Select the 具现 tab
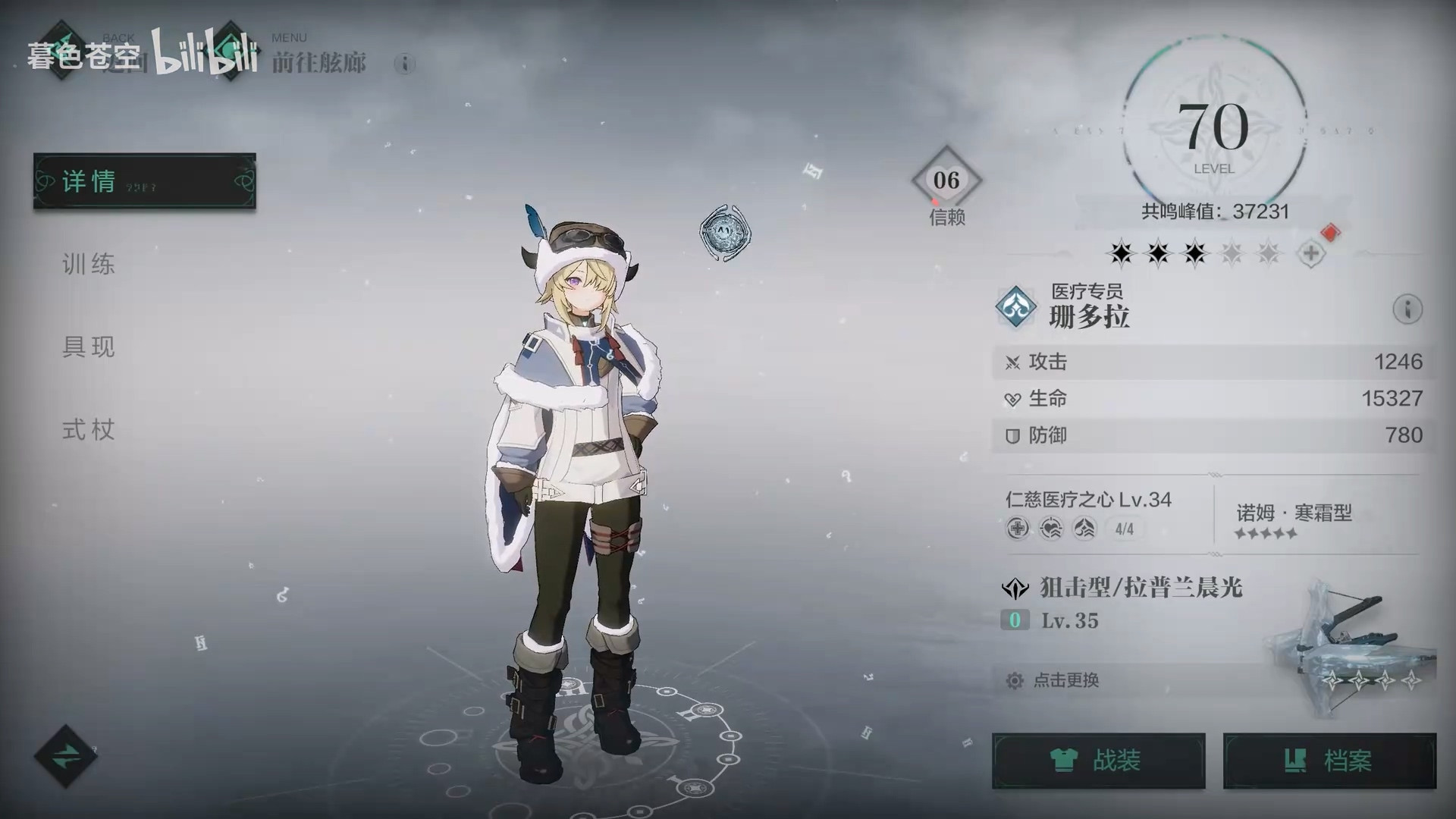 [x=89, y=347]
